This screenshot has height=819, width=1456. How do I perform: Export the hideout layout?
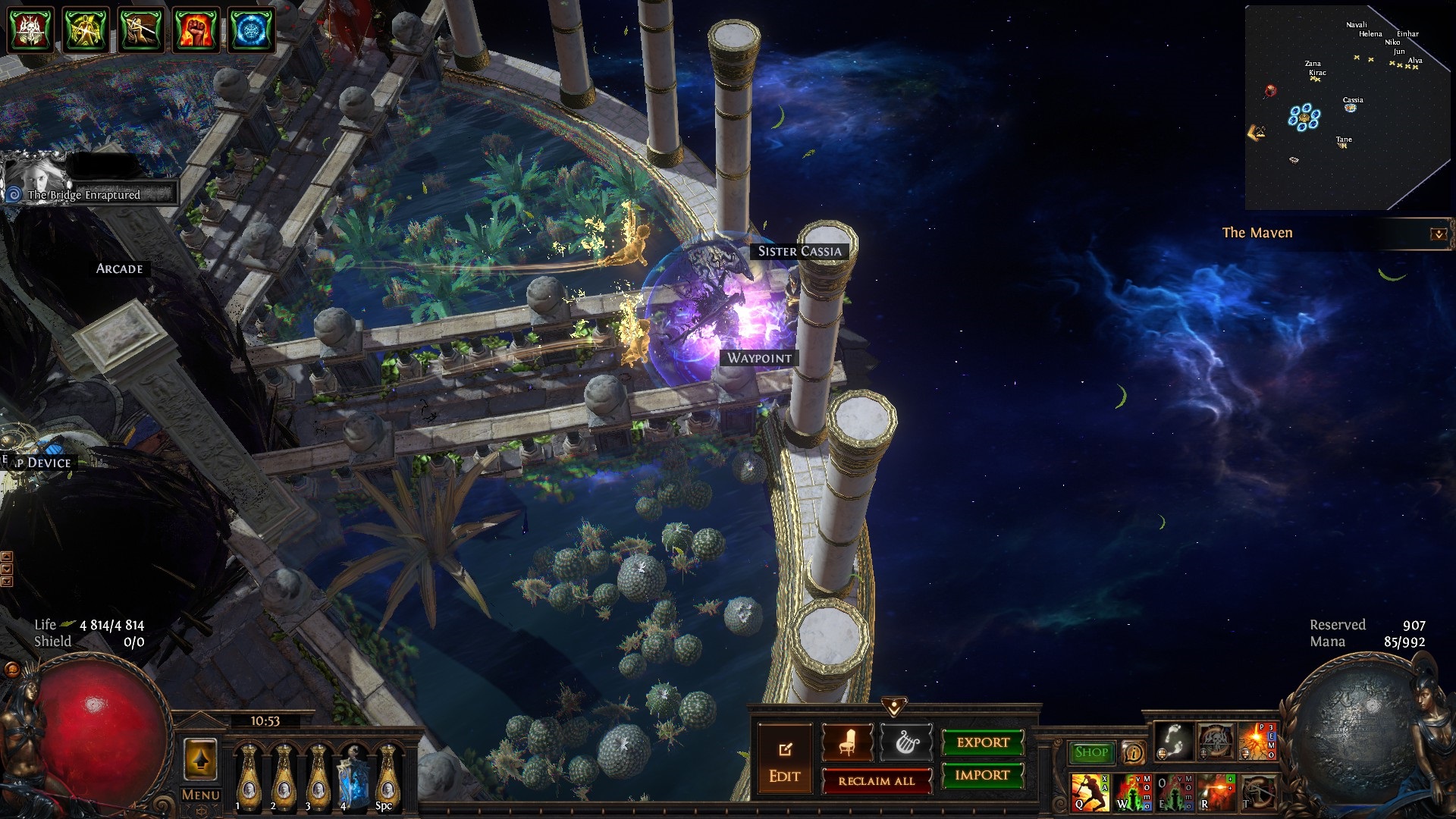tap(983, 743)
